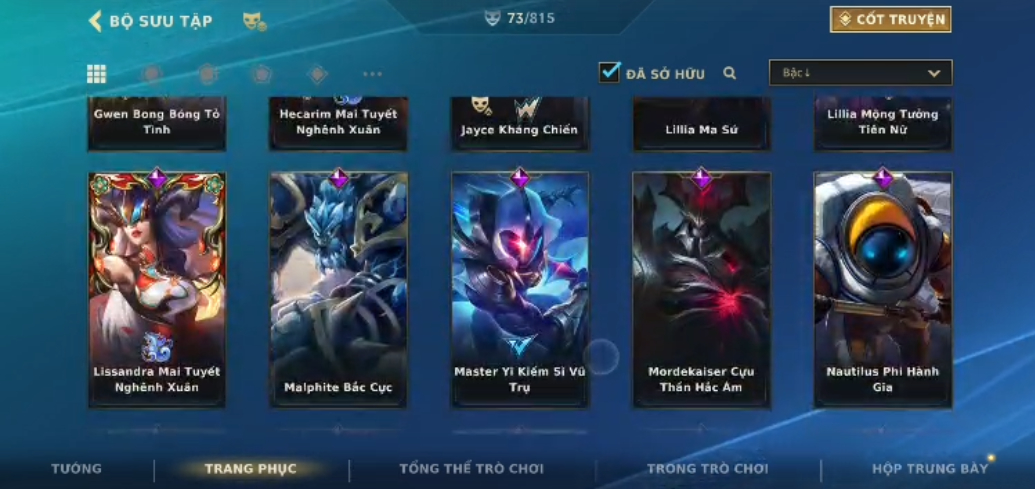The image size is (1035, 489).
Task: Select the grid view filter icon
Action: (x=97, y=74)
